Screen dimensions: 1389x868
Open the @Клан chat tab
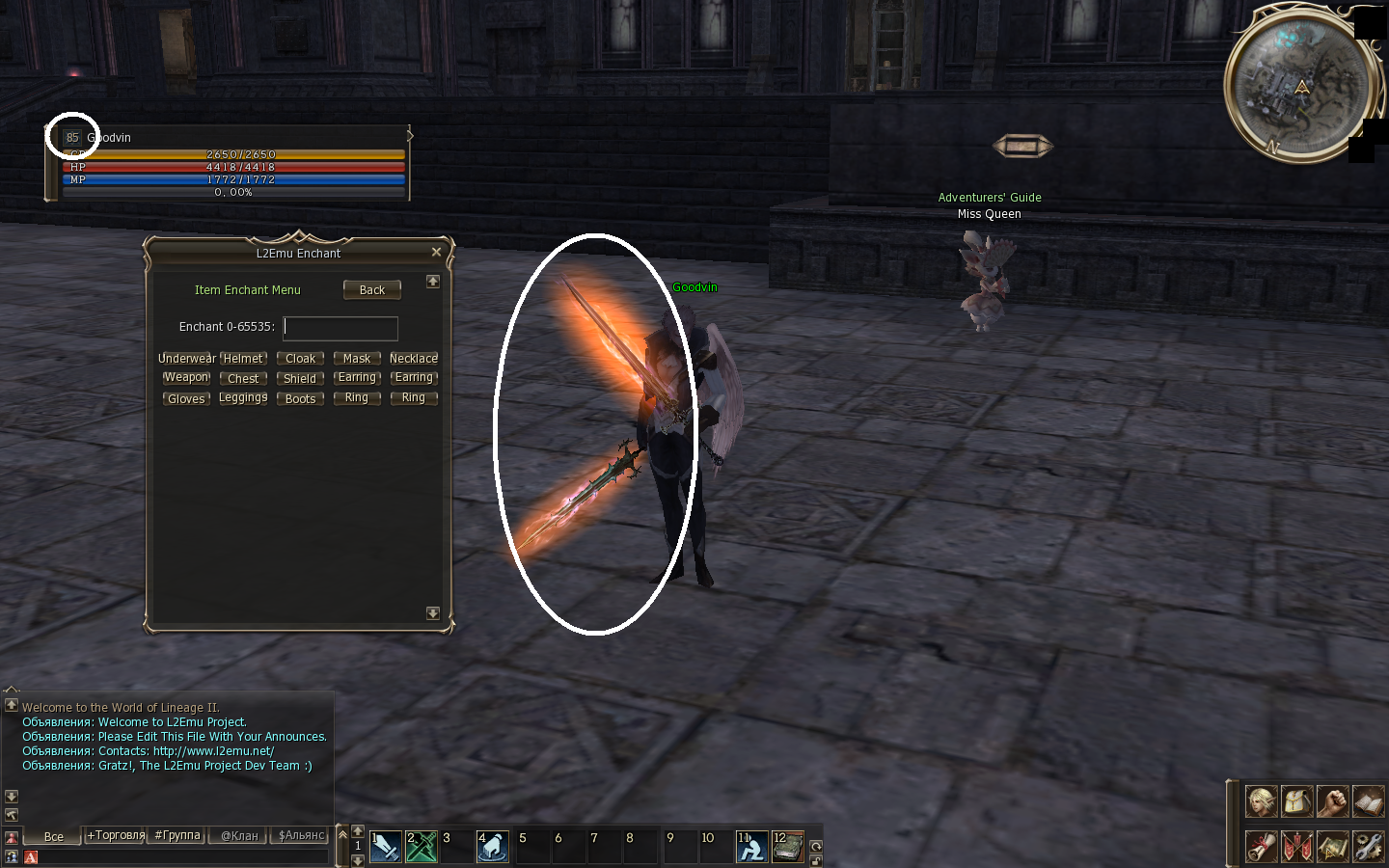coord(239,836)
